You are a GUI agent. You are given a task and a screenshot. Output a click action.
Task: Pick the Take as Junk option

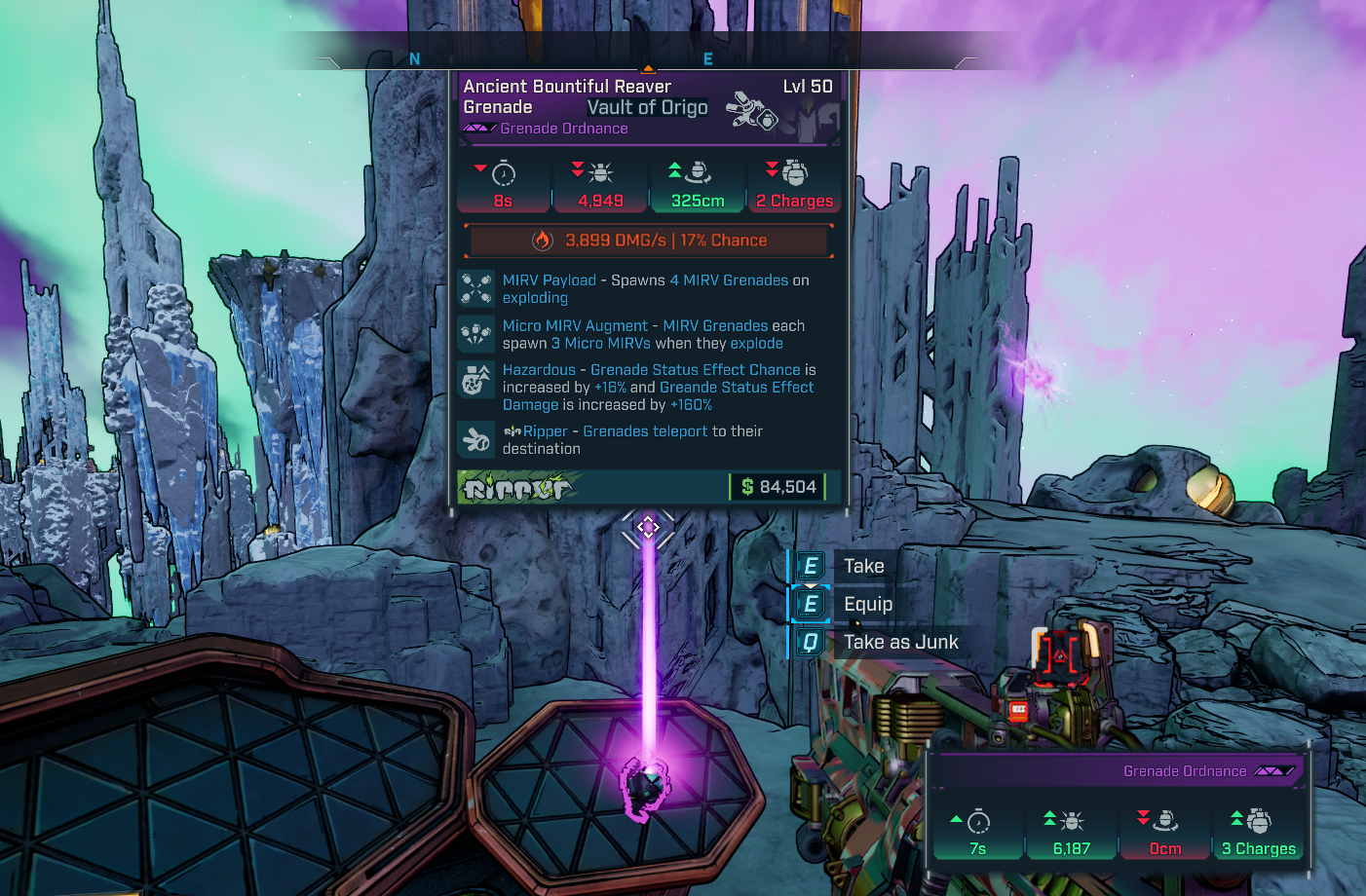(900, 642)
